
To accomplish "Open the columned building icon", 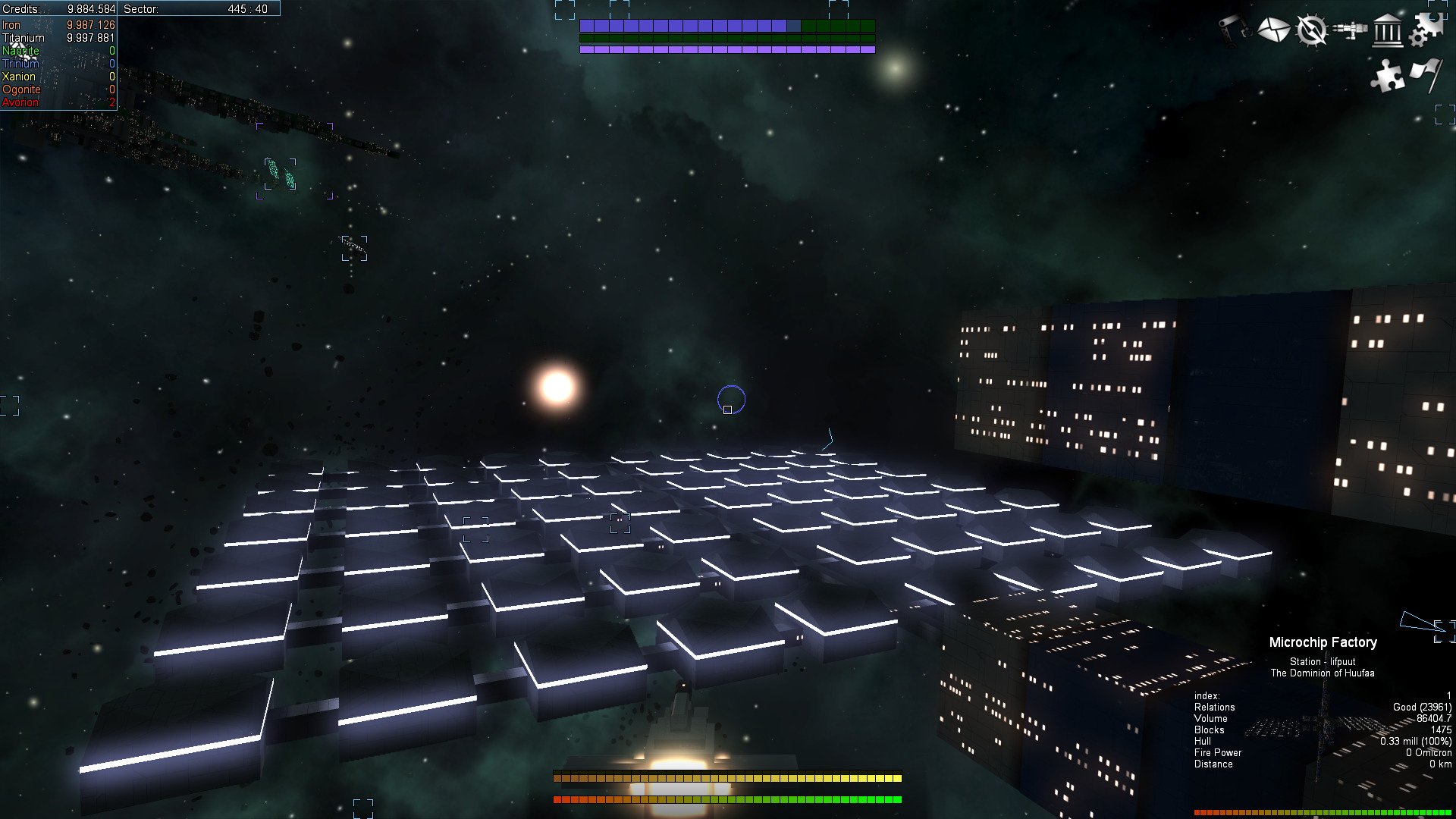I will coord(1388,30).
